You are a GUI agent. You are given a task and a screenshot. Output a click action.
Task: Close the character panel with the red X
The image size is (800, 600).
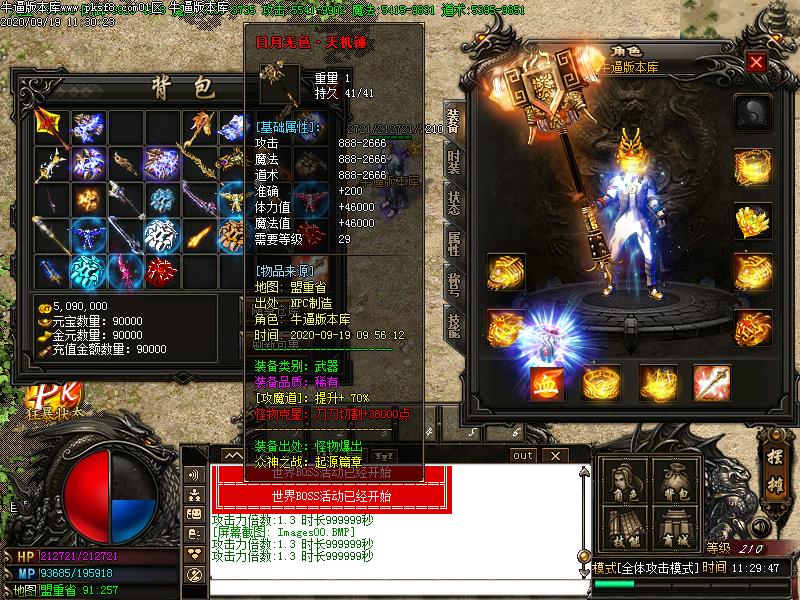point(756,63)
